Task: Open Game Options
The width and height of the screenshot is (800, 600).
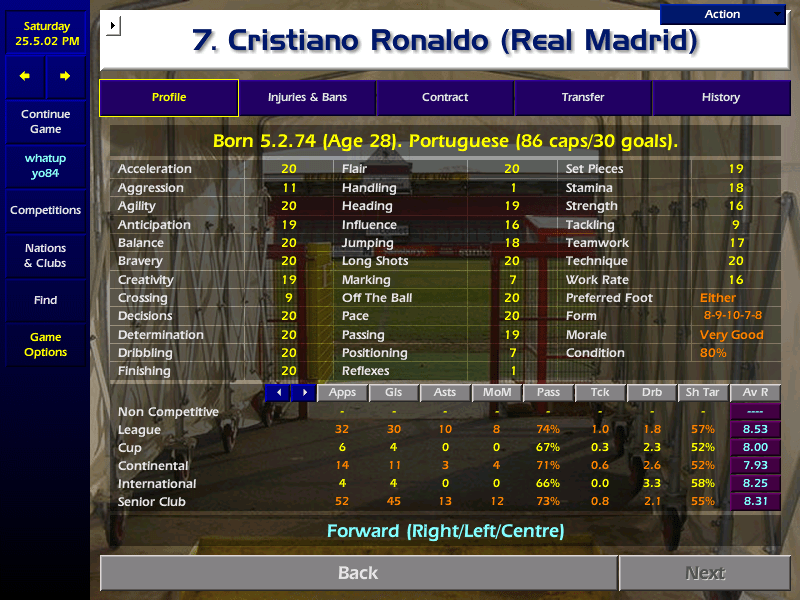Action: click(x=45, y=345)
